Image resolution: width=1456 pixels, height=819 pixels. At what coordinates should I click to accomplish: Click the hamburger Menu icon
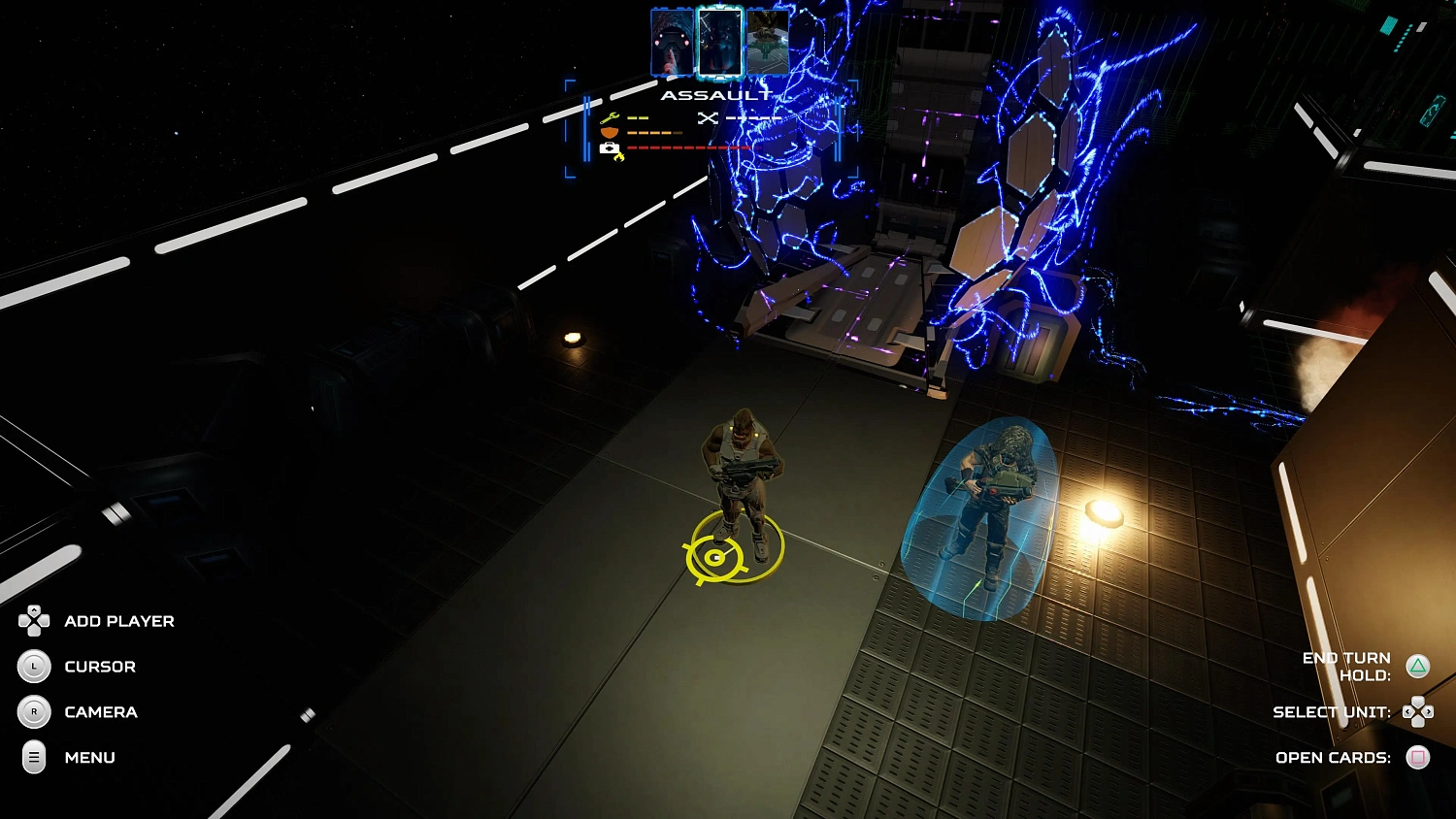pyautogui.click(x=34, y=758)
